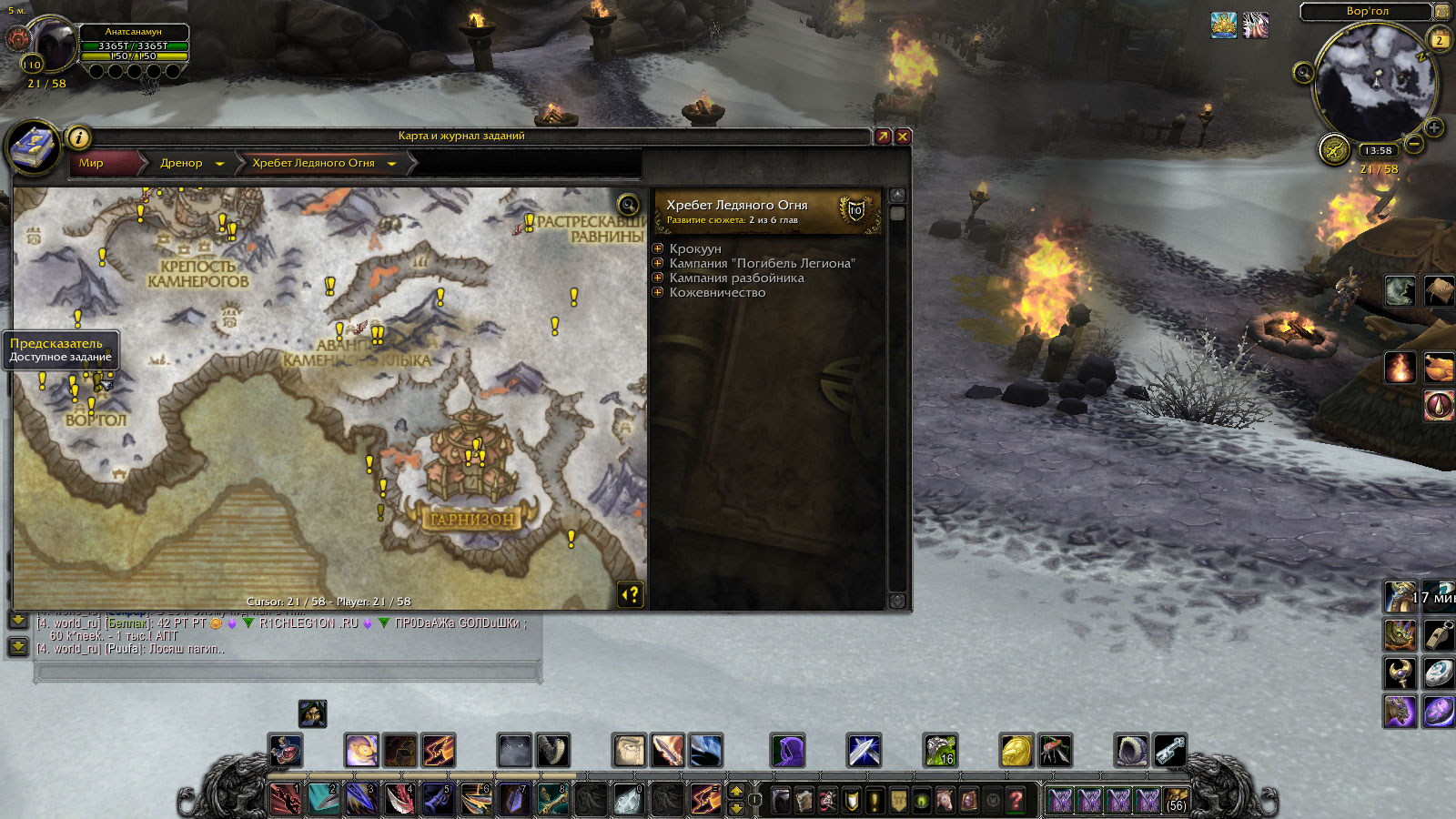Click the minimap clock showing 13:58
The width and height of the screenshot is (1456, 819).
[x=1378, y=150]
